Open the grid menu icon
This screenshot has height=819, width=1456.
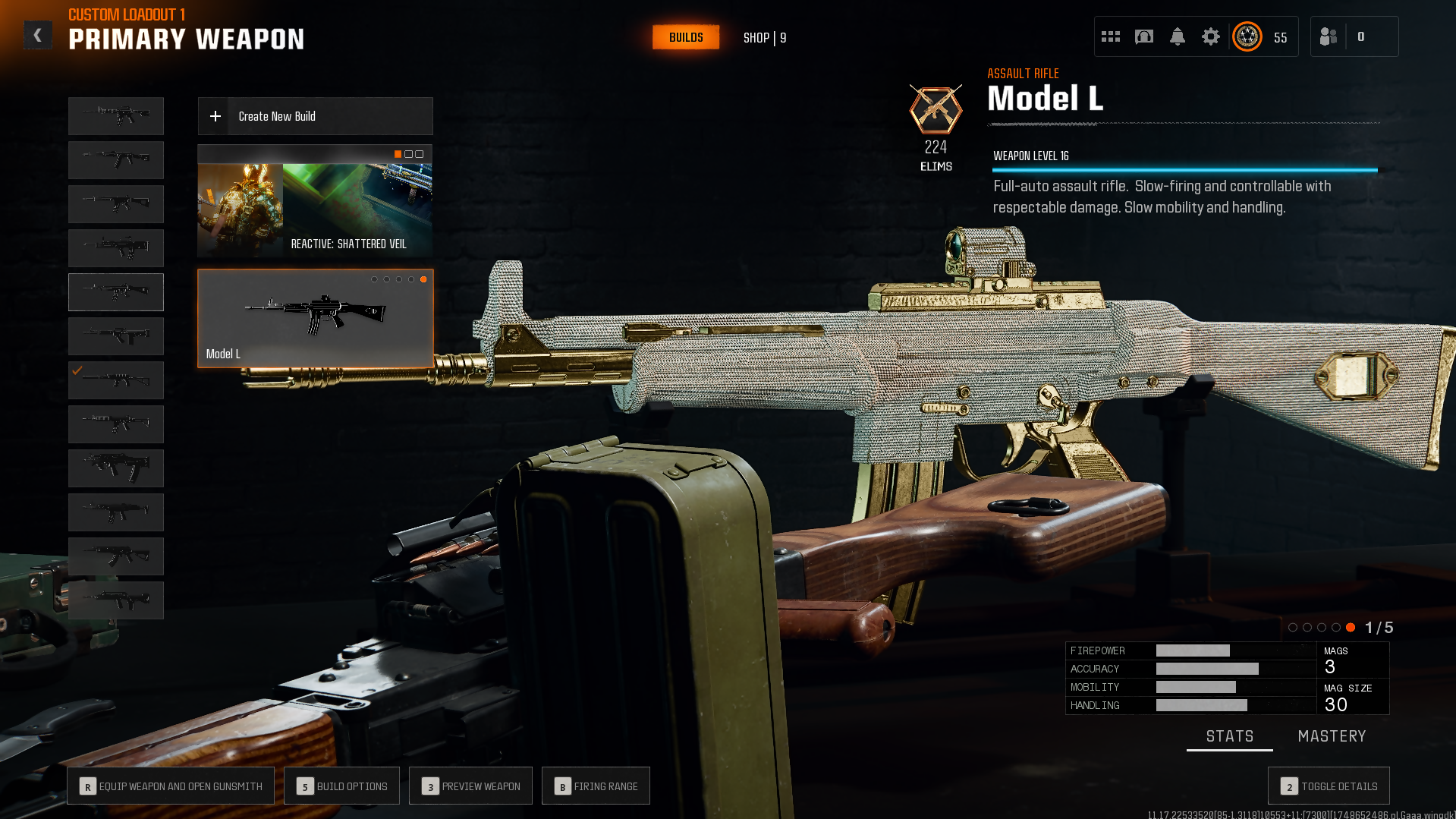[1111, 36]
